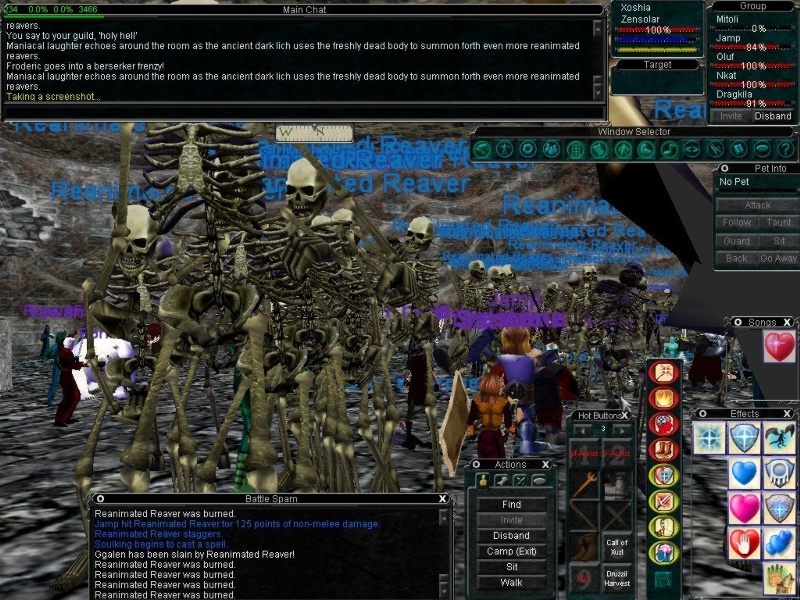Toggle the Walk button

511,582
